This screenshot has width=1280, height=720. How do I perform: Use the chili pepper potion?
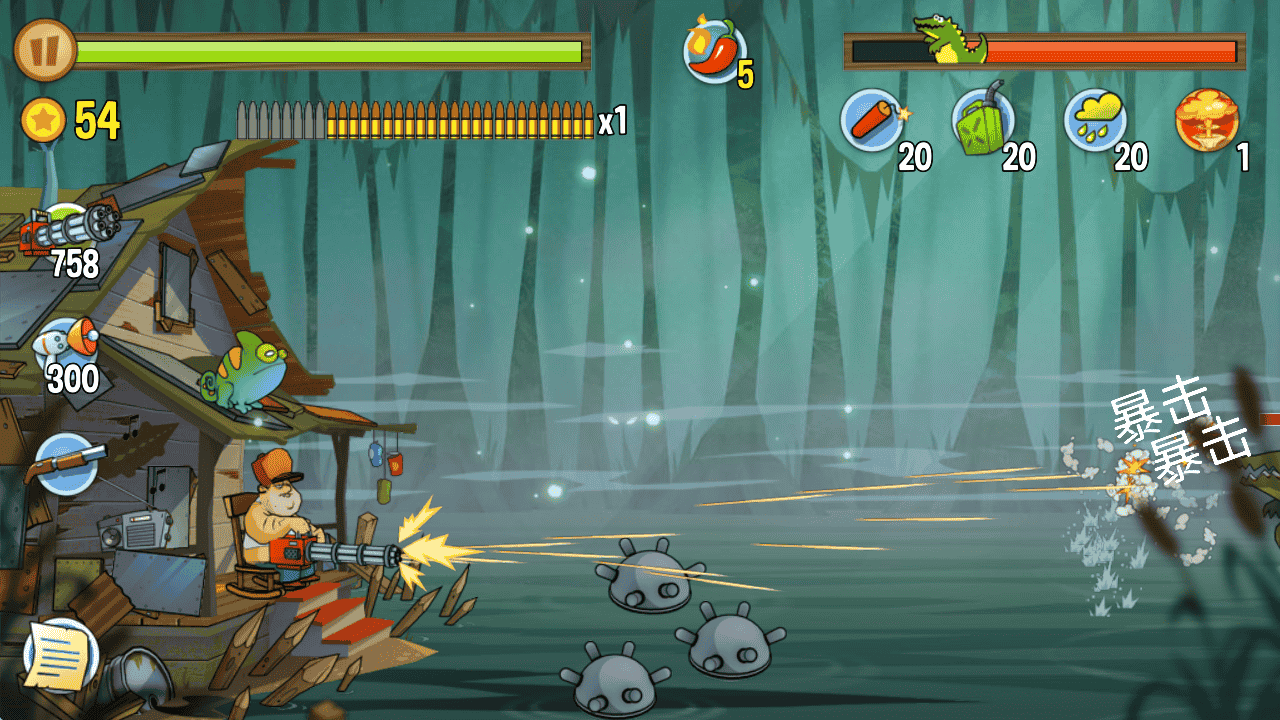(x=714, y=52)
